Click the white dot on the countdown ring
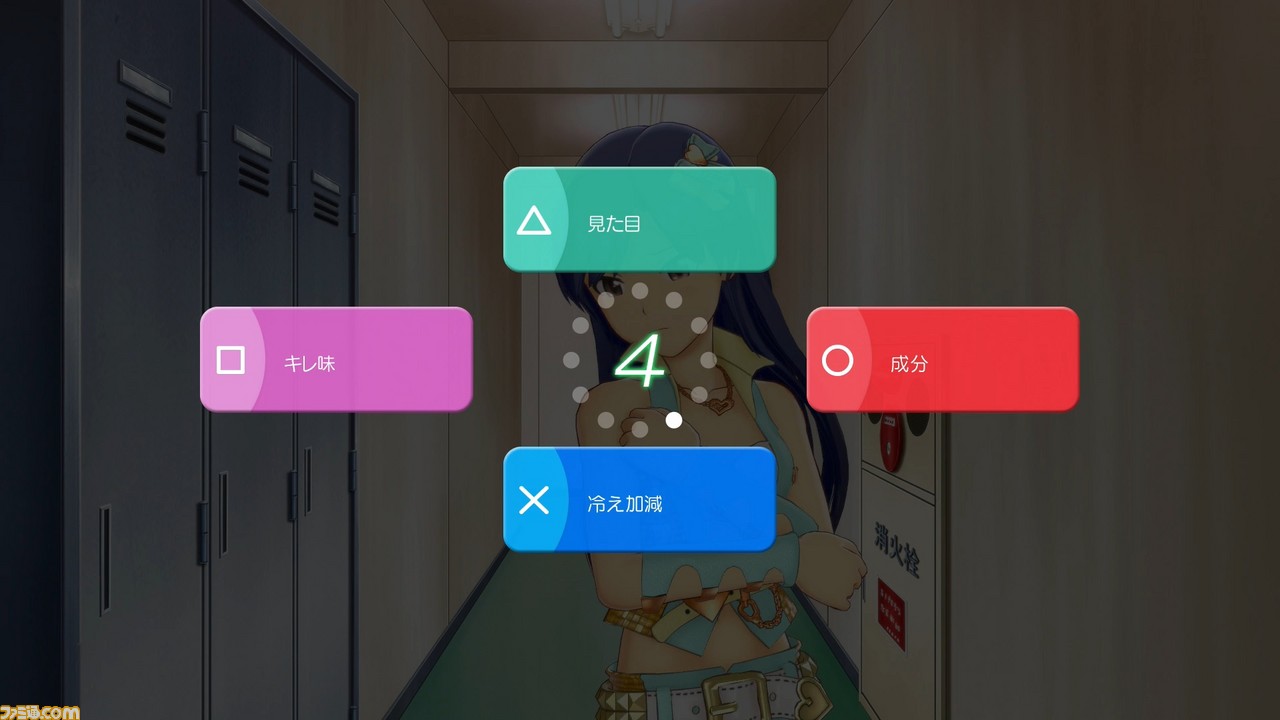1280x720 pixels. [673, 420]
